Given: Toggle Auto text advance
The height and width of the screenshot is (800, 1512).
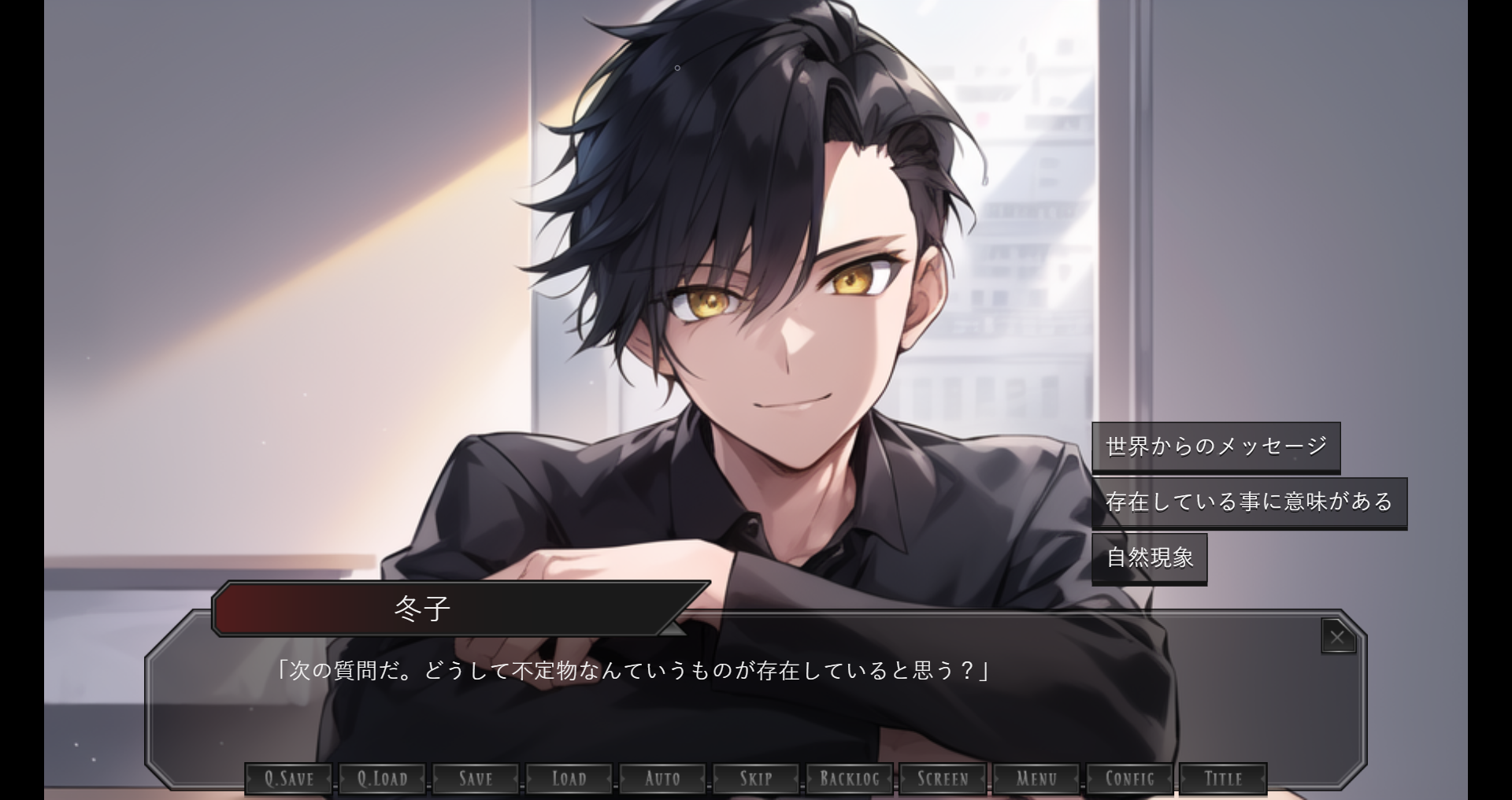Looking at the screenshot, I should coord(662,779).
